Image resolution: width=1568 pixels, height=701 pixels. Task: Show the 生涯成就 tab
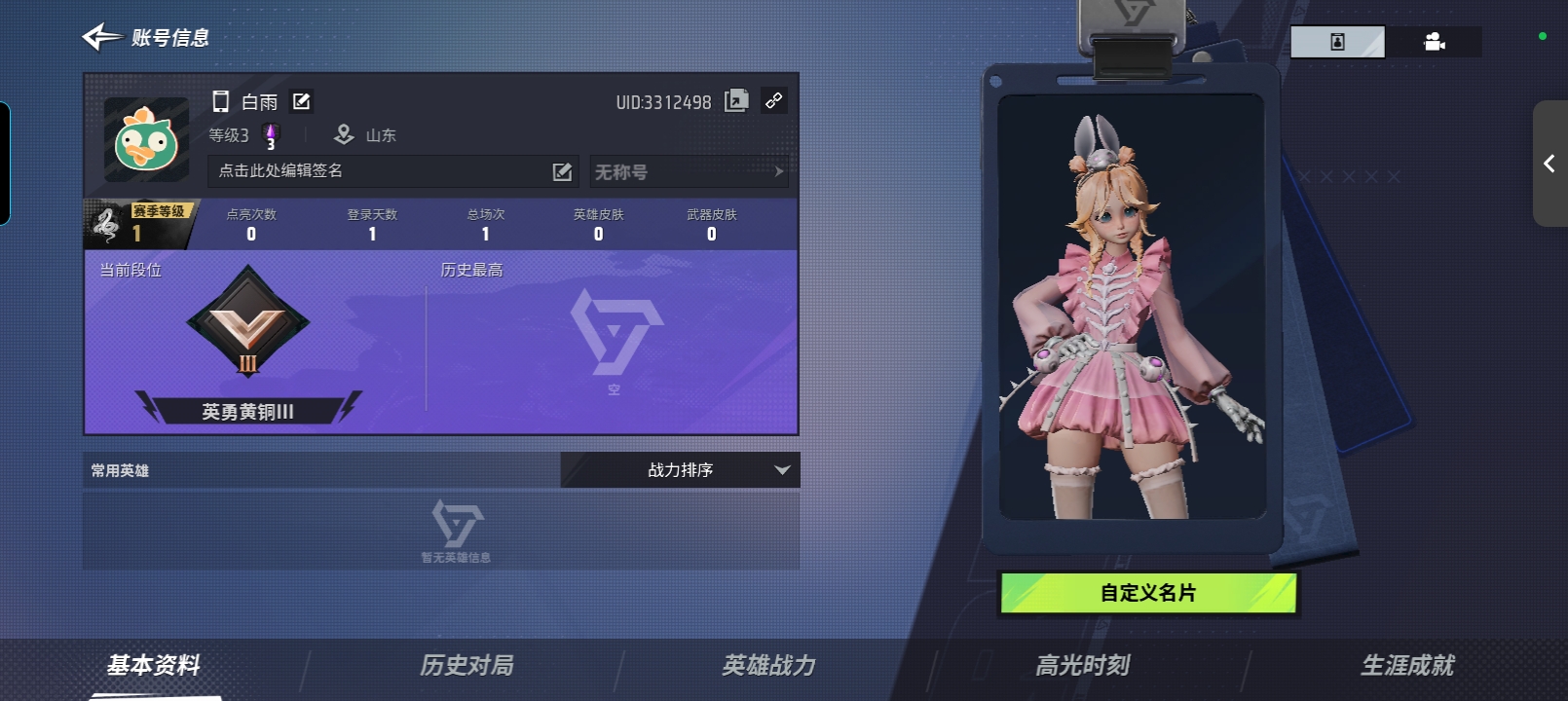1407,666
